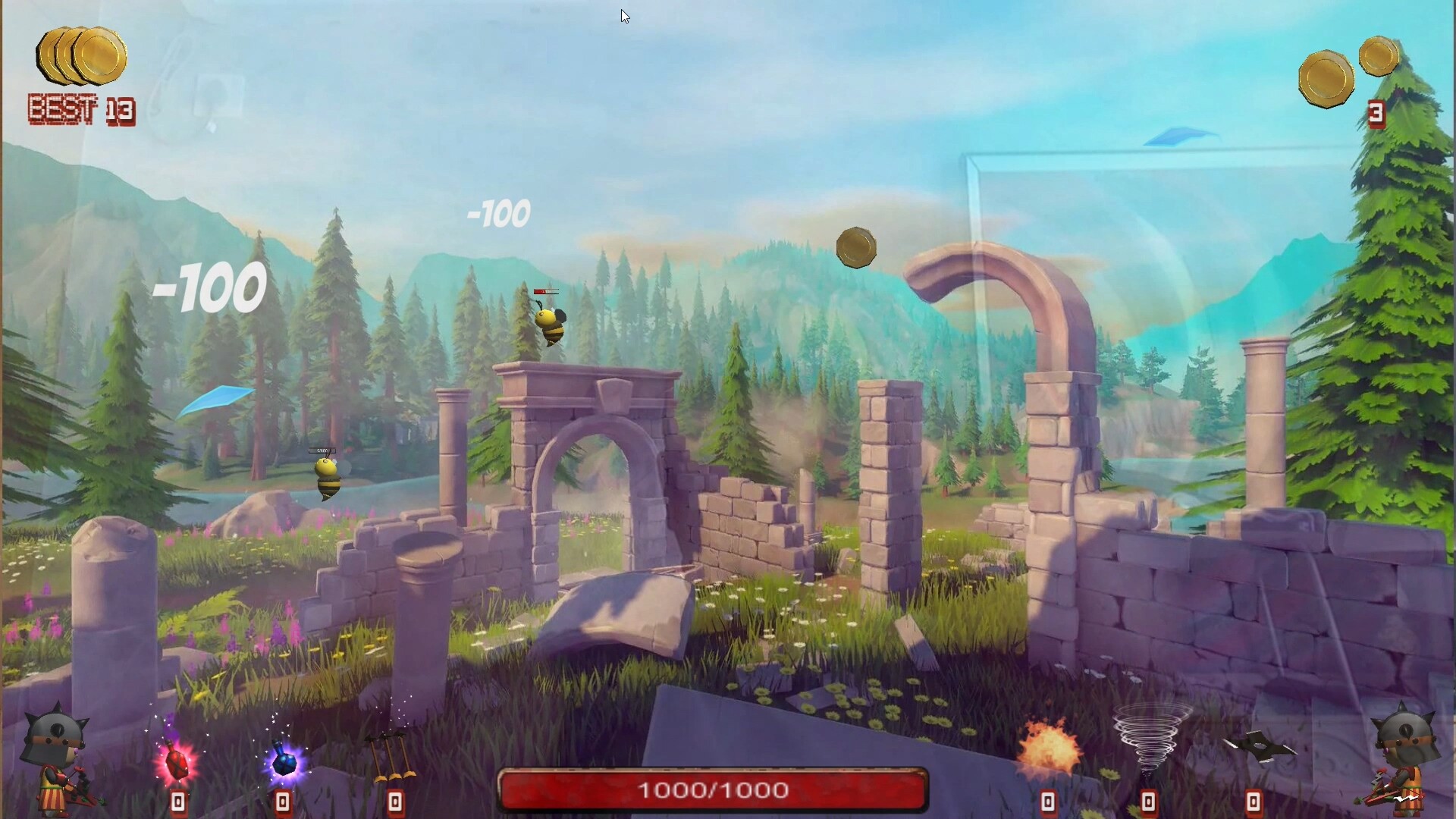Viewport: 1456px width, 819px height.
Task: Select the blue potion ability icon
Action: pos(284,762)
